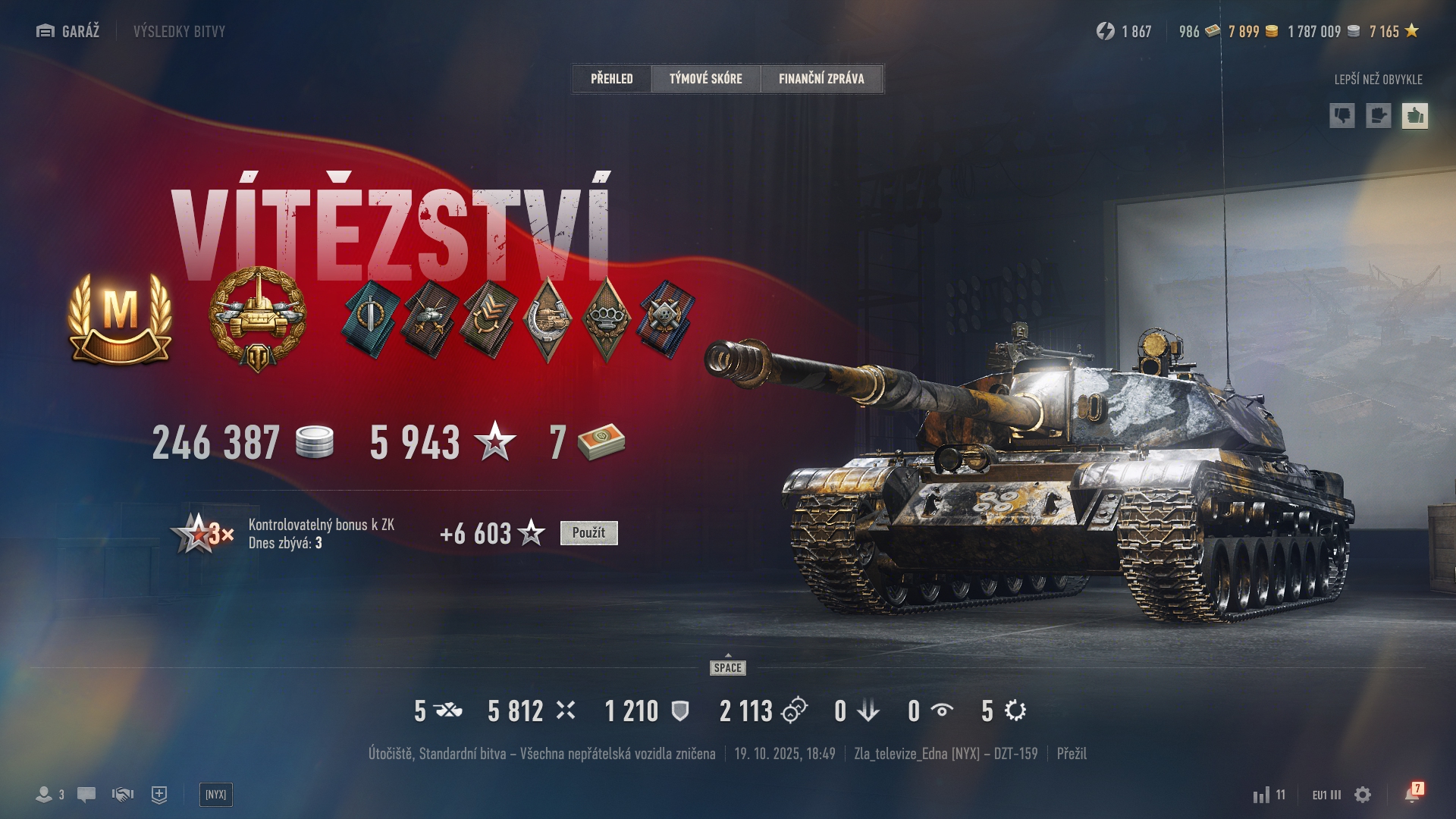Image resolution: width=1456 pixels, height=819 pixels.
Task: Rate the battle with thumbs up
Action: 1414,116
